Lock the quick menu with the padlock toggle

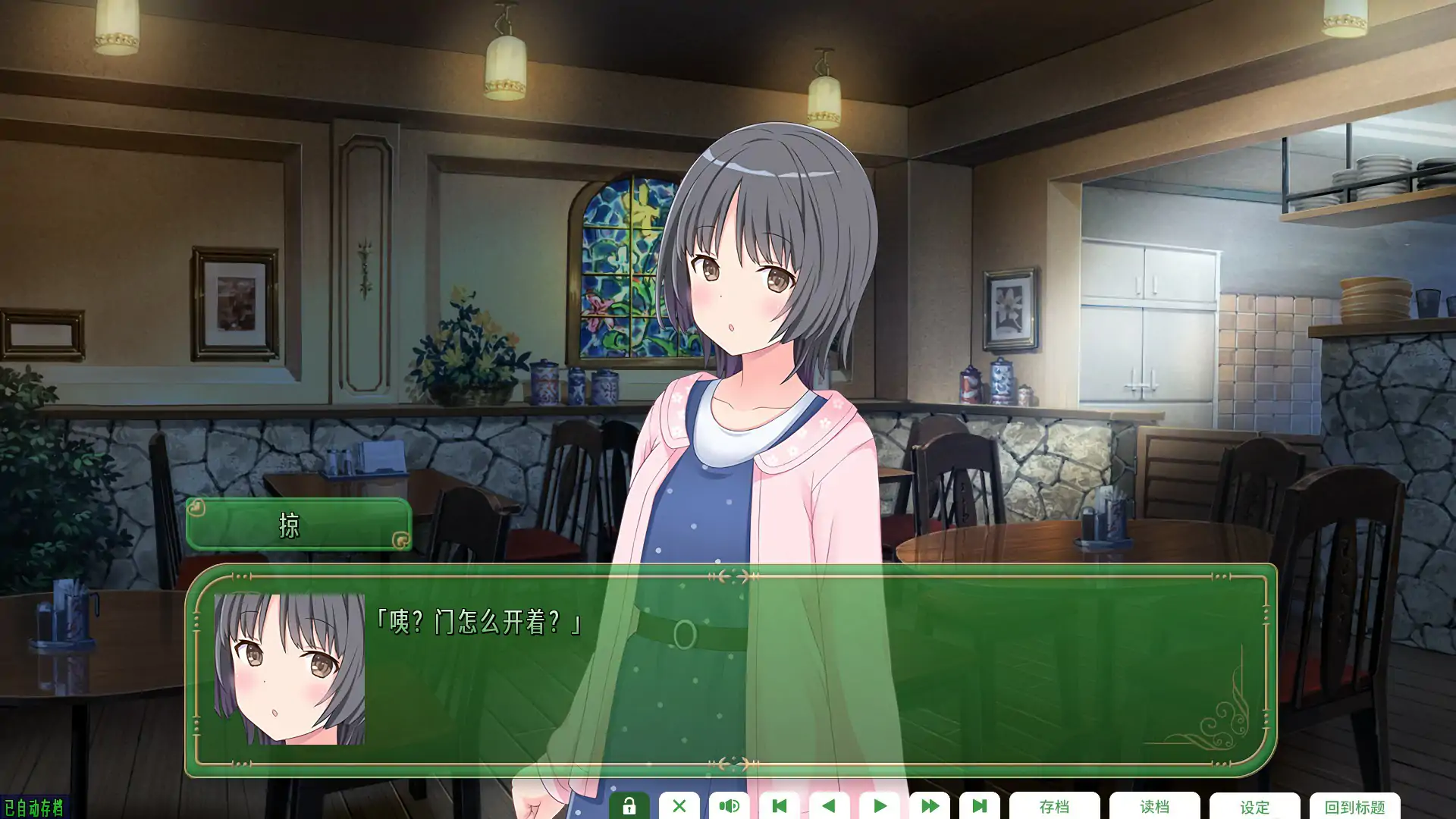tap(628, 807)
